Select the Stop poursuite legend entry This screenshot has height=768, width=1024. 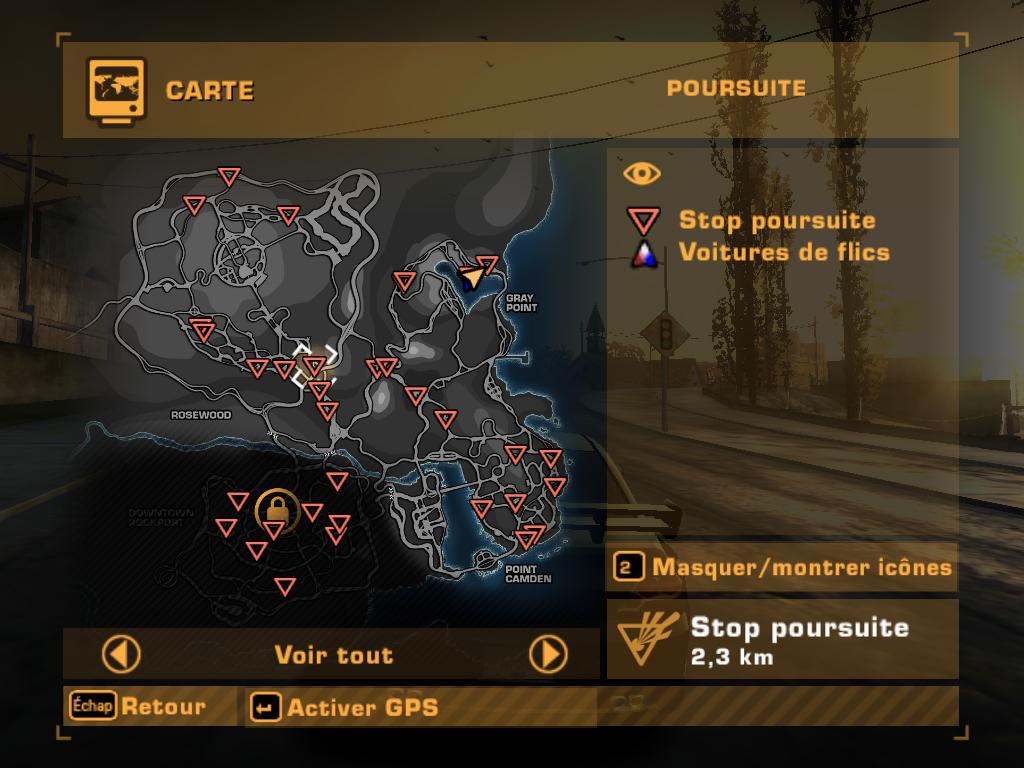point(776,221)
